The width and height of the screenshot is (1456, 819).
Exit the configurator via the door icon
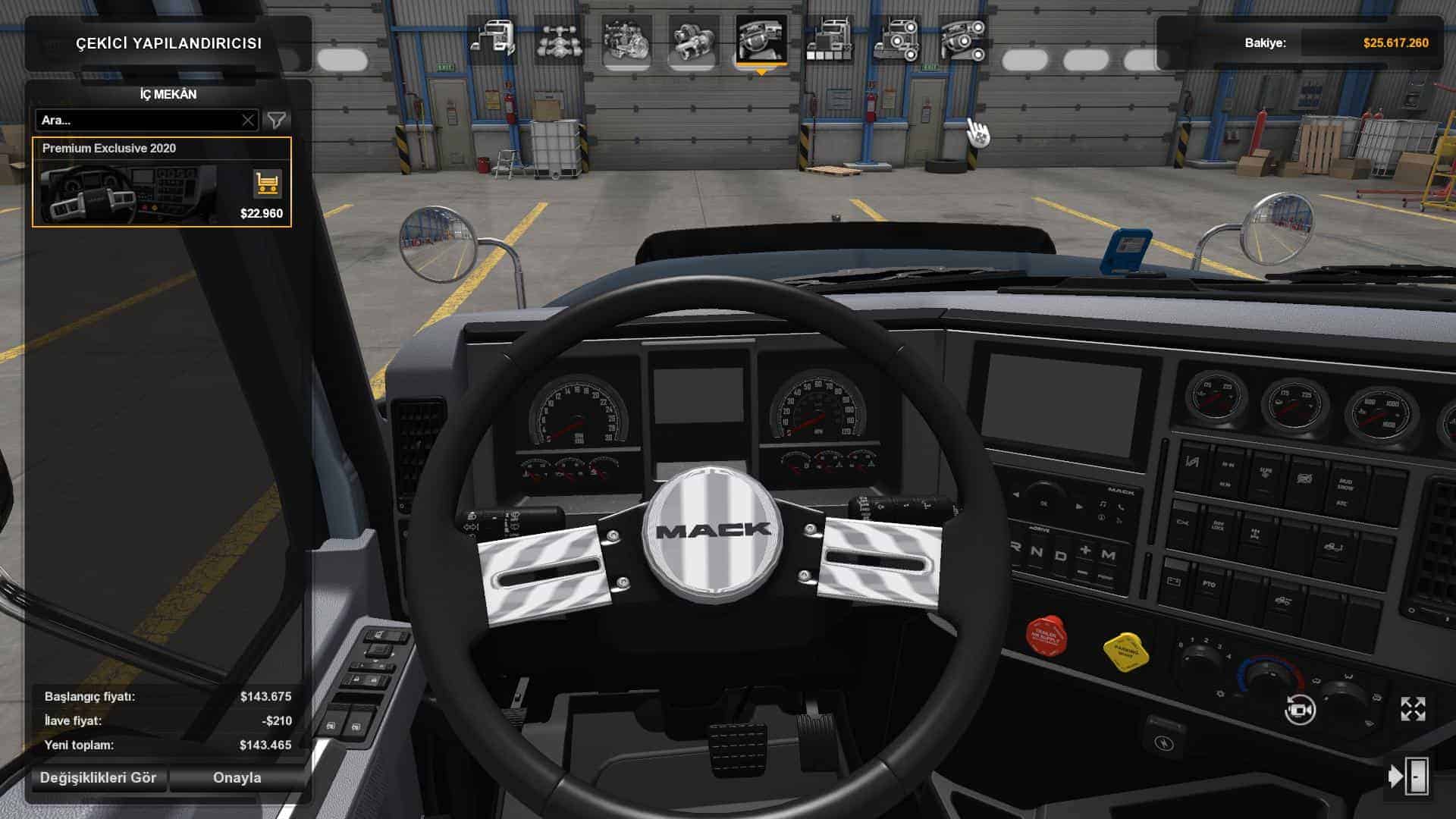(x=1409, y=777)
